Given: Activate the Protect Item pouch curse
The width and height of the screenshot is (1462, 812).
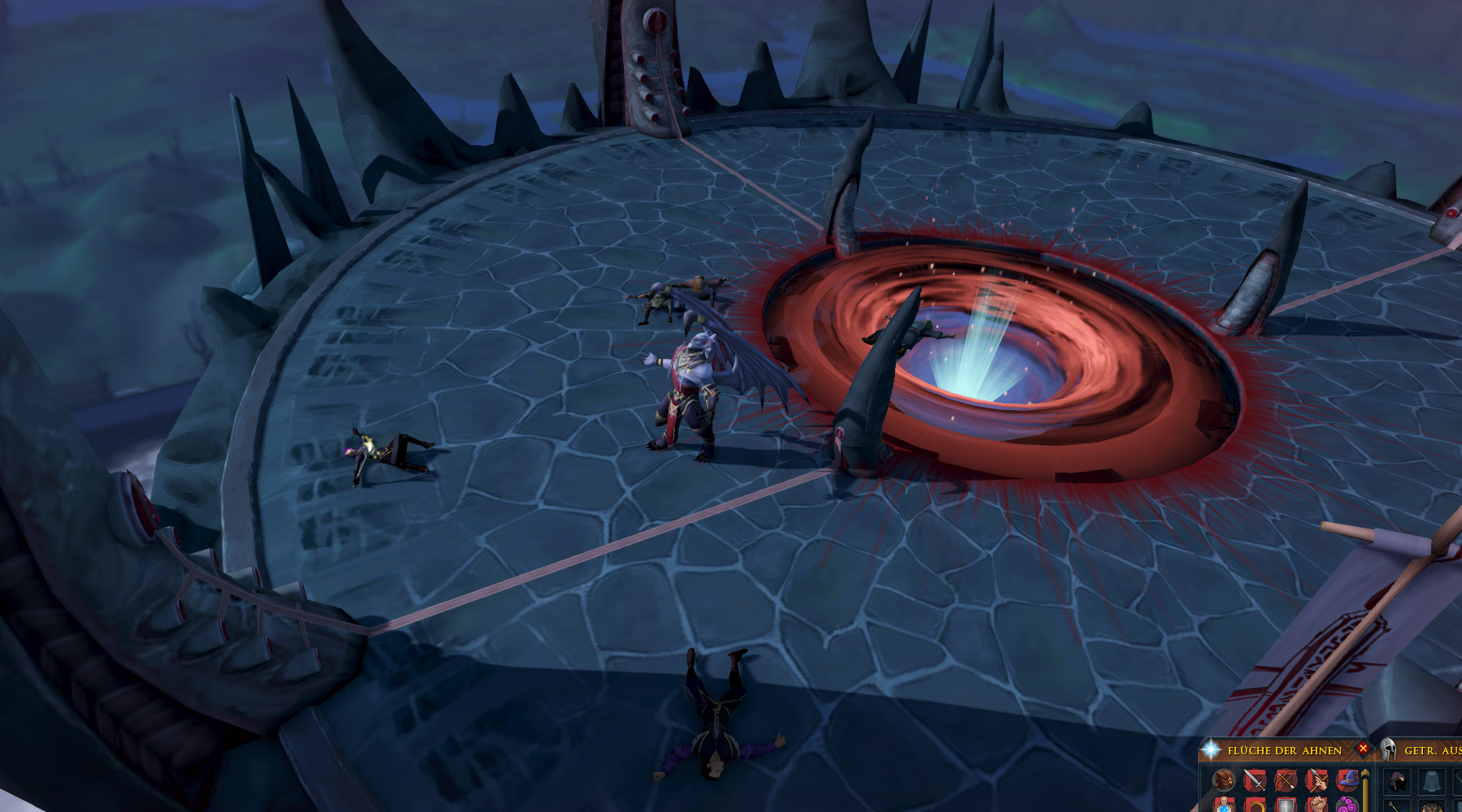Looking at the screenshot, I should [x=1224, y=781].
